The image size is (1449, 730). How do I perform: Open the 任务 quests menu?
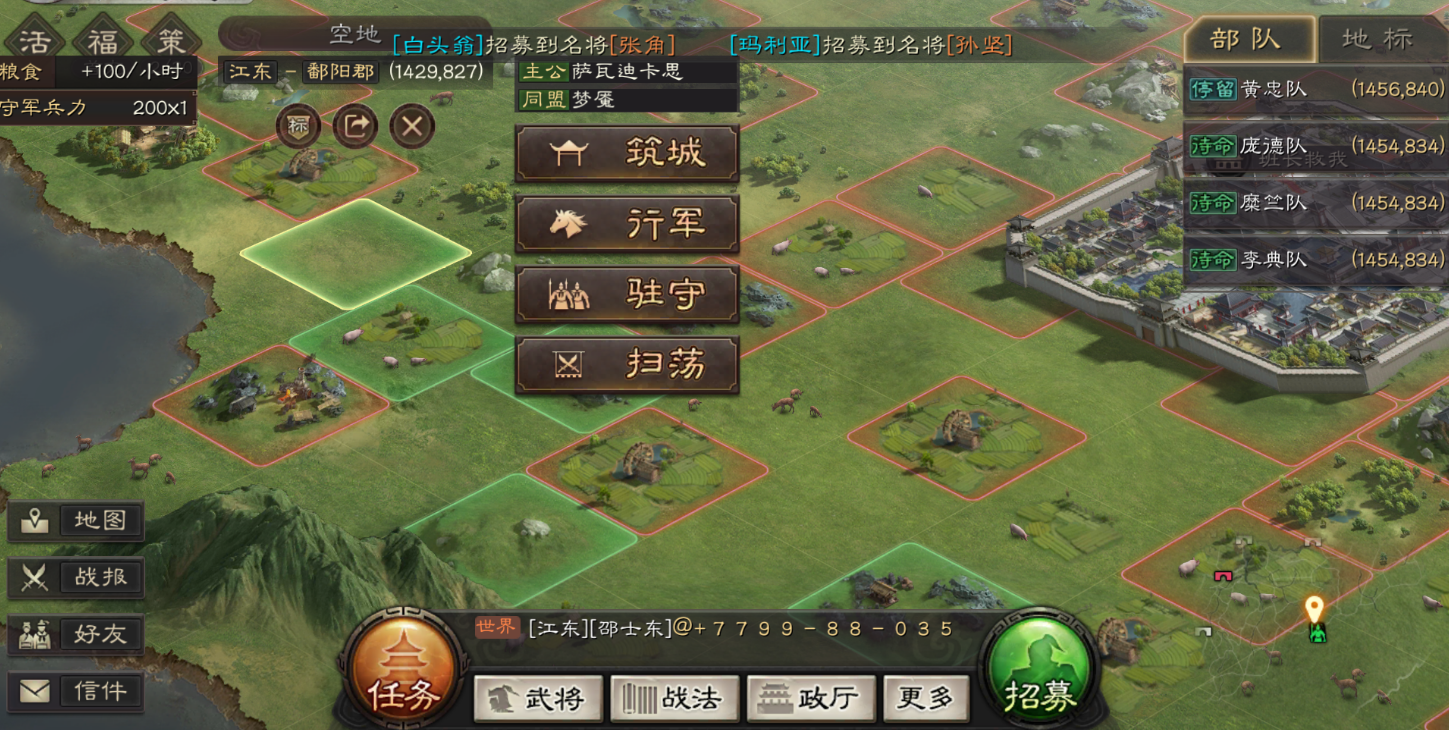click(403, 669)
